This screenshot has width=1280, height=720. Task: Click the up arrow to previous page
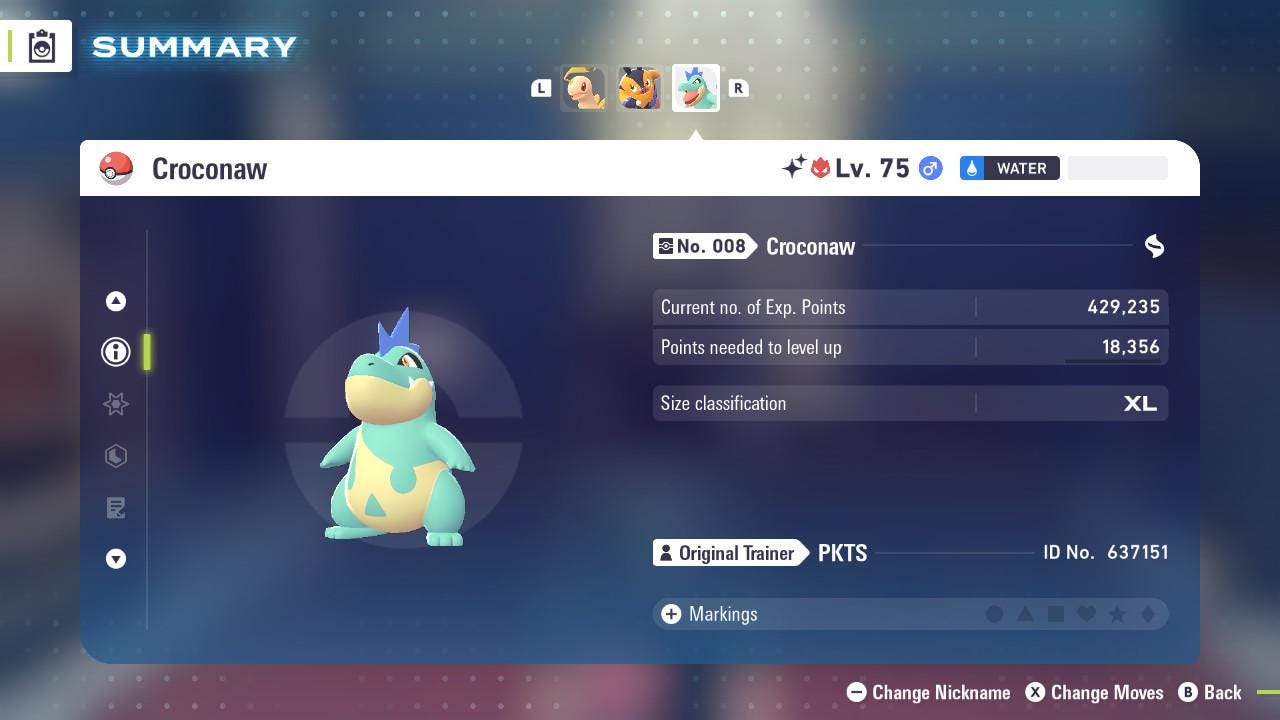116,300
